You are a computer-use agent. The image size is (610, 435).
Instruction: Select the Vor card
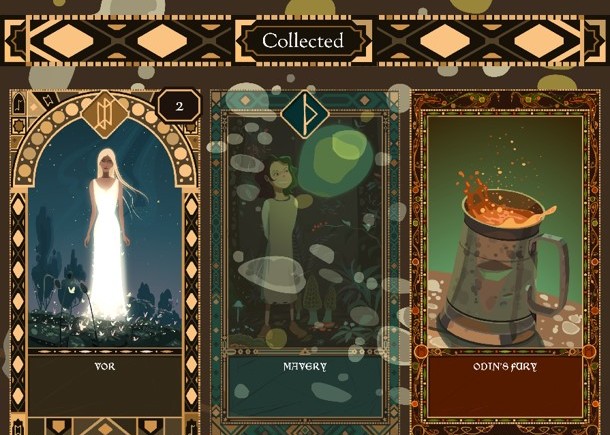(105, 250)
